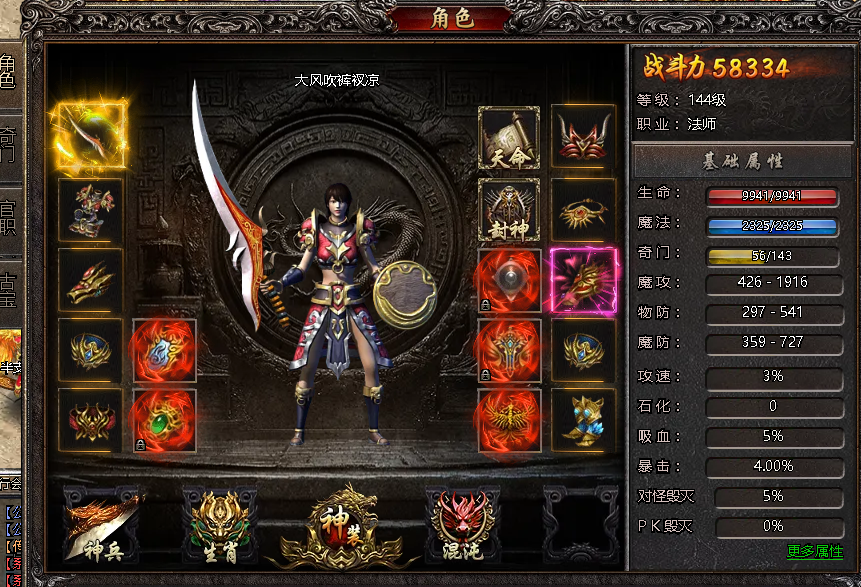Select the gold and blue boots slot
The image size is (861, 587).
583,420
